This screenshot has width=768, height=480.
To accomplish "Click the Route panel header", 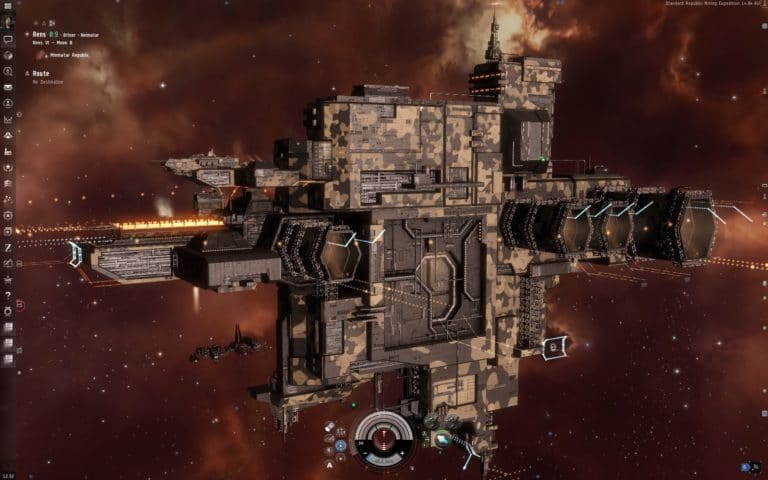I will point(40,74).
